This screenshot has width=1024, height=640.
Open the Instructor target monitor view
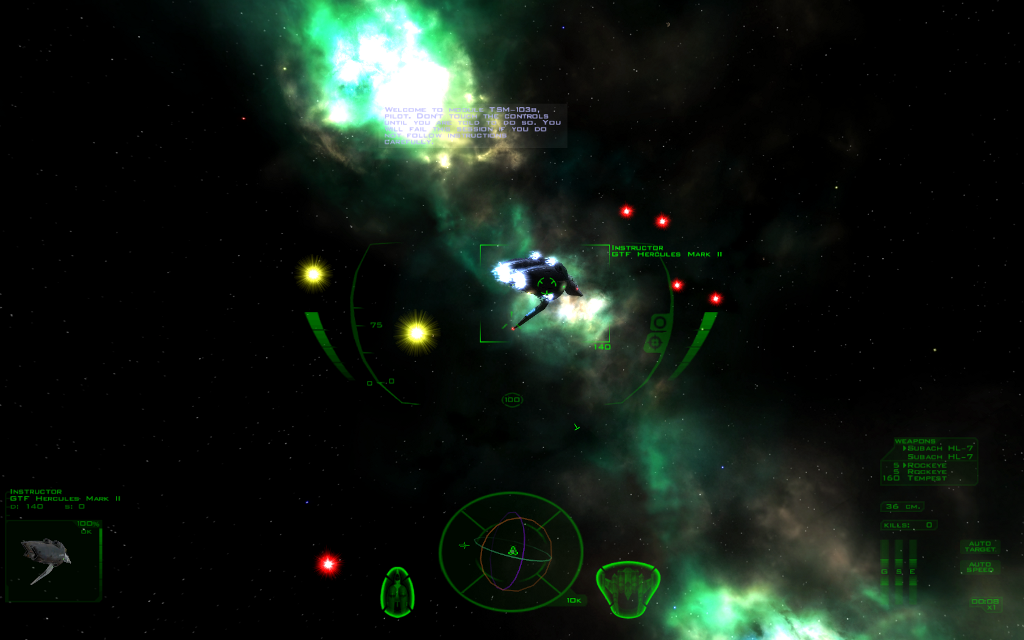(x=53, y=561)
